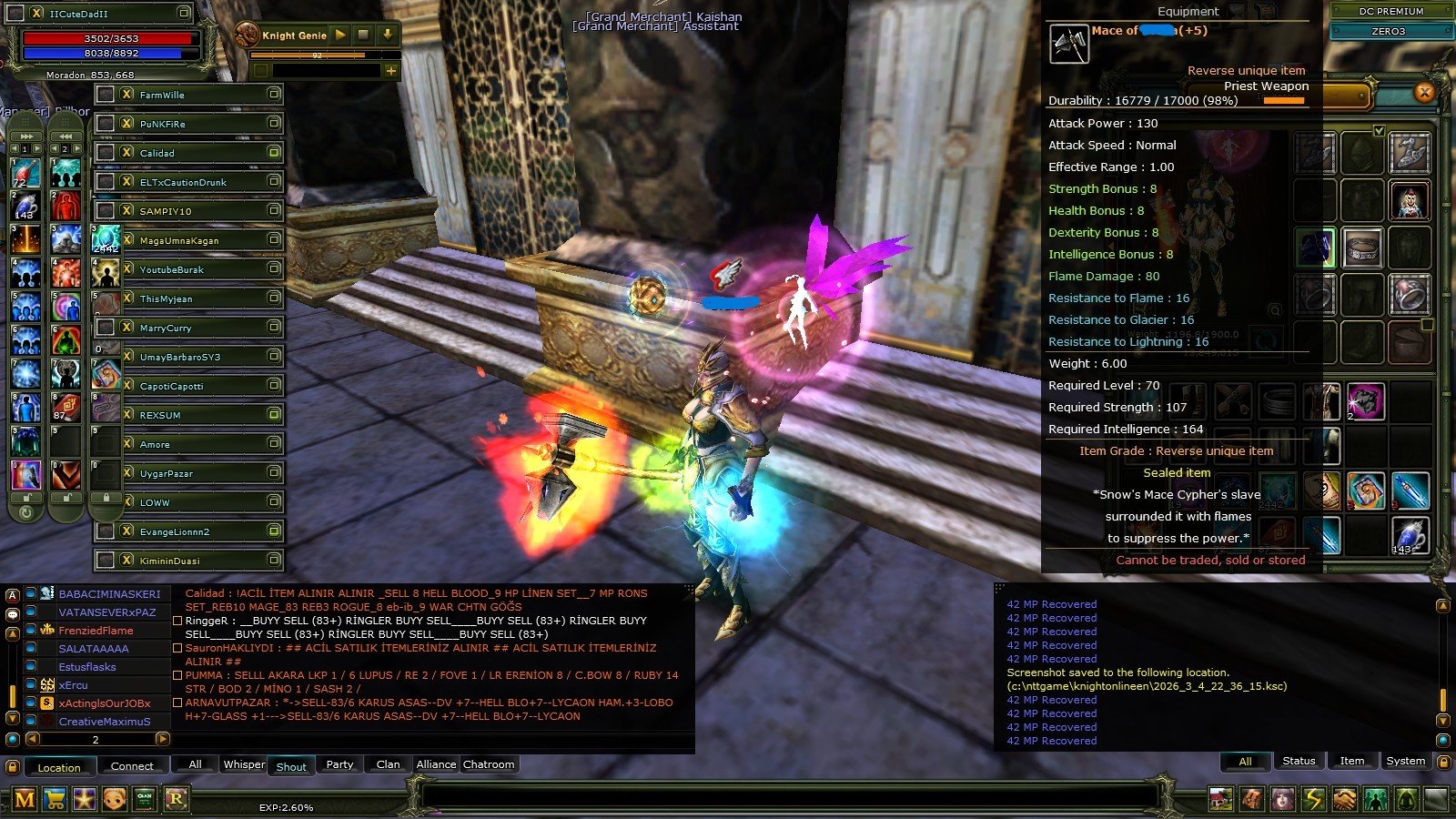Open the Item tab in the bottom-right menu
The image size is (1456, 819).
[1352, 761]
